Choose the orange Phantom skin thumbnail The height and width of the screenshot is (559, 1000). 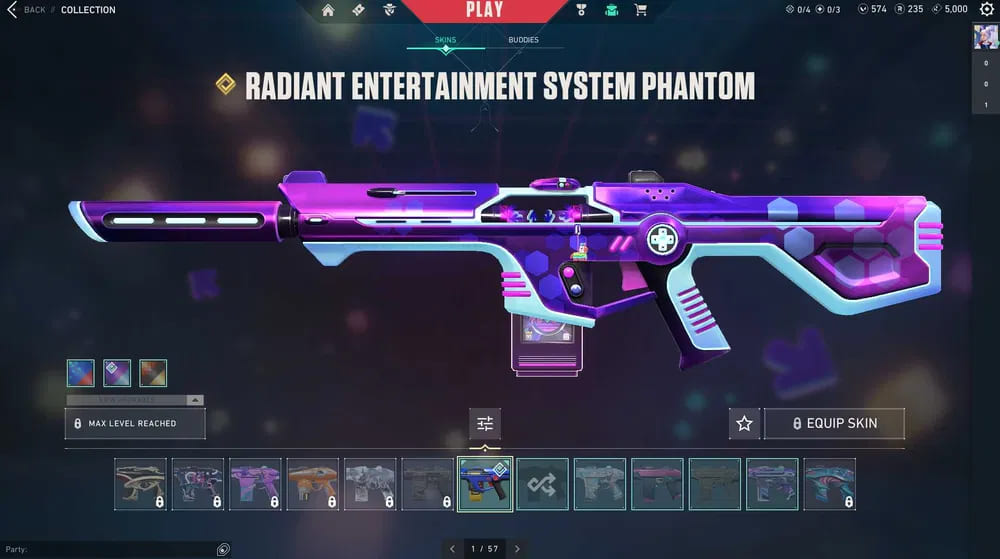312,484
